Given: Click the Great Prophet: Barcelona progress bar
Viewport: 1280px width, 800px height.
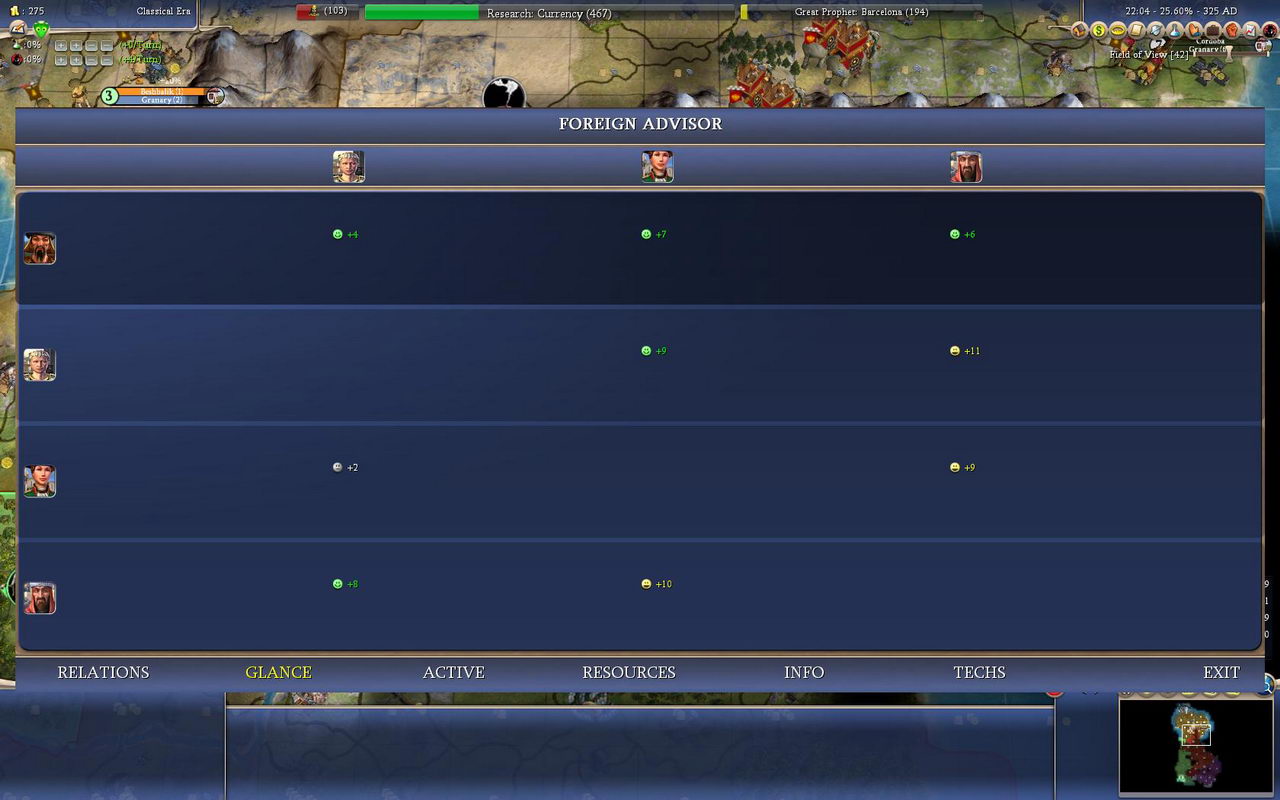Looking at the screenshot, I should tap(861, 13).
